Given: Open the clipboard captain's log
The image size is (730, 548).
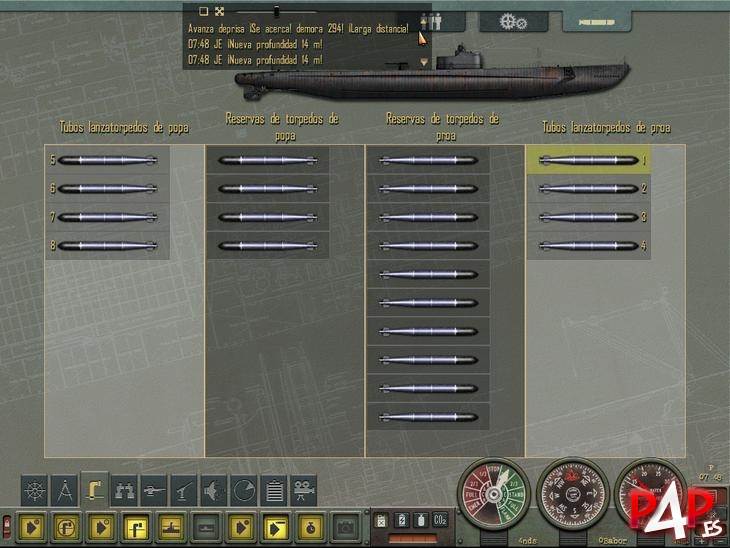Looking at the screenshot, I should (274, 489).
